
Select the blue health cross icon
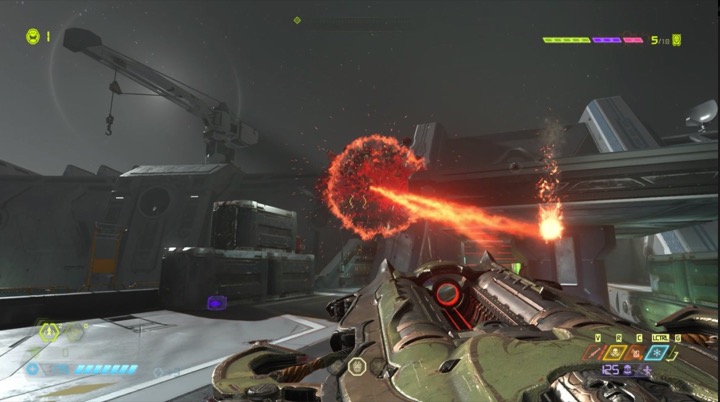[33, 369]
